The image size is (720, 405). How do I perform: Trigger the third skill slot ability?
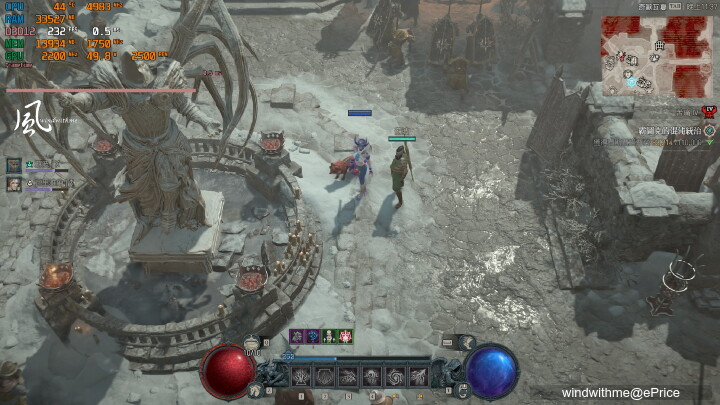pos(348,377)
